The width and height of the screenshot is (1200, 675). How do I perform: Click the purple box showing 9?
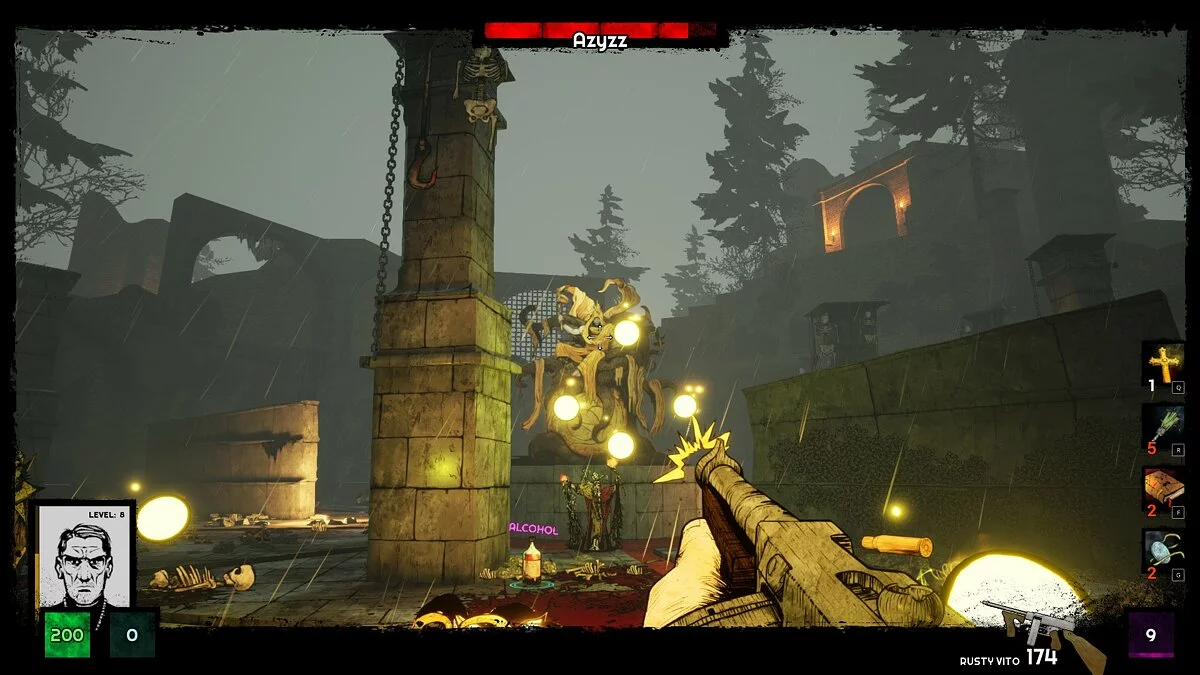(x=1150, y=634)
